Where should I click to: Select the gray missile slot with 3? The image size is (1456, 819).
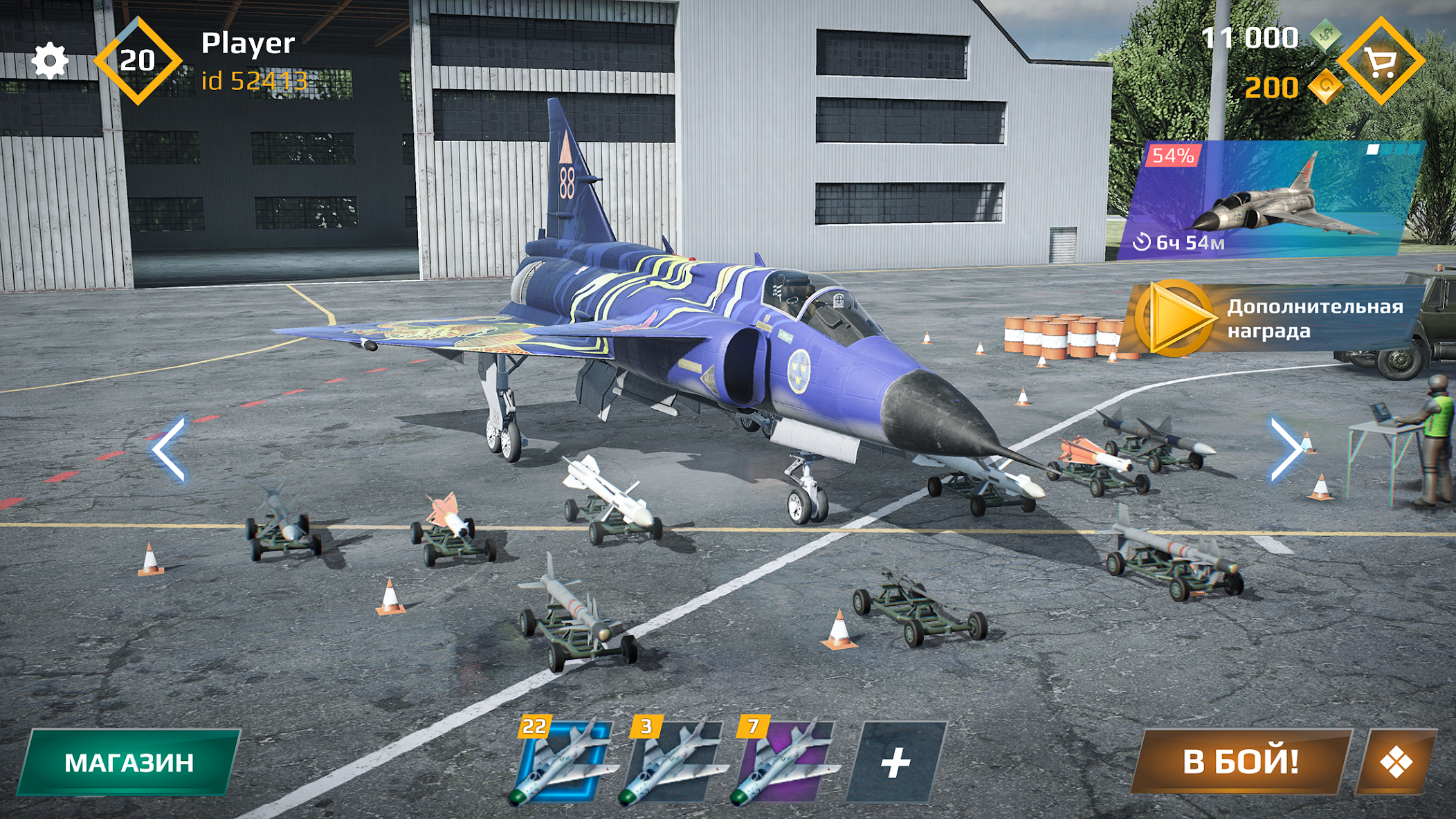pyautogui.click(x=674, y=762)
